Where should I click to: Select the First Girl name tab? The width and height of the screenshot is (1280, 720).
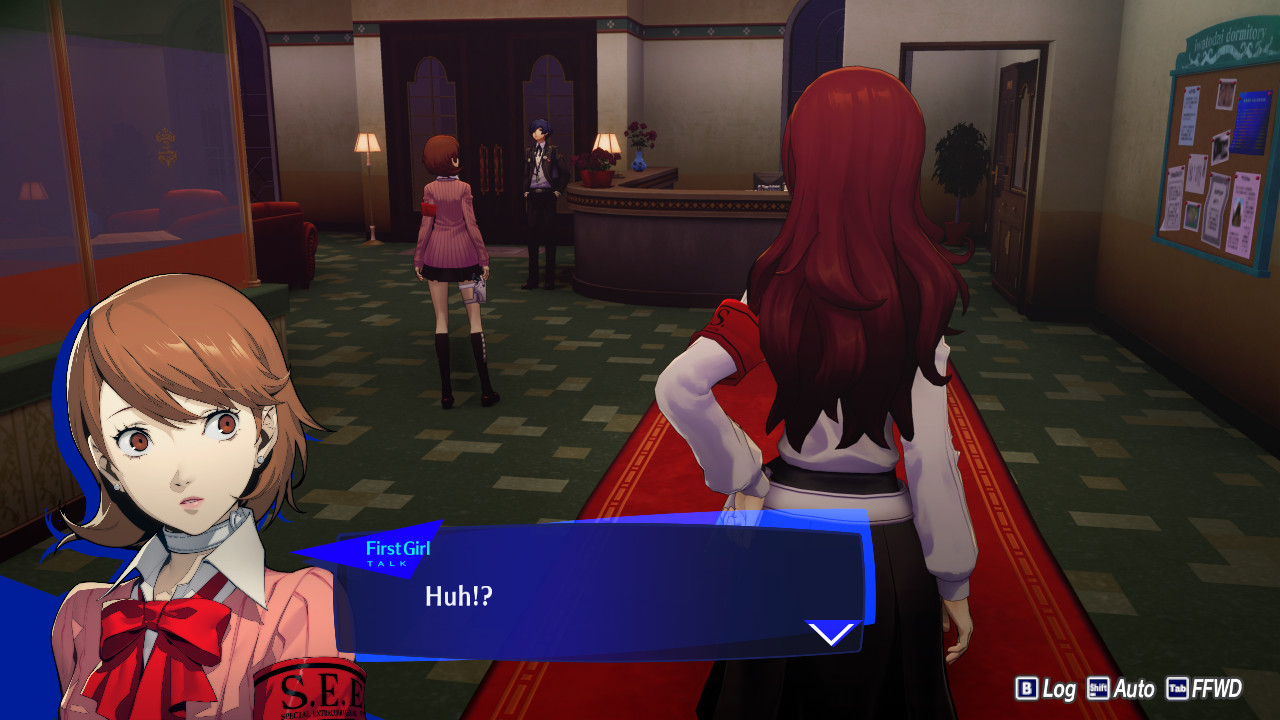coord(396,548)
